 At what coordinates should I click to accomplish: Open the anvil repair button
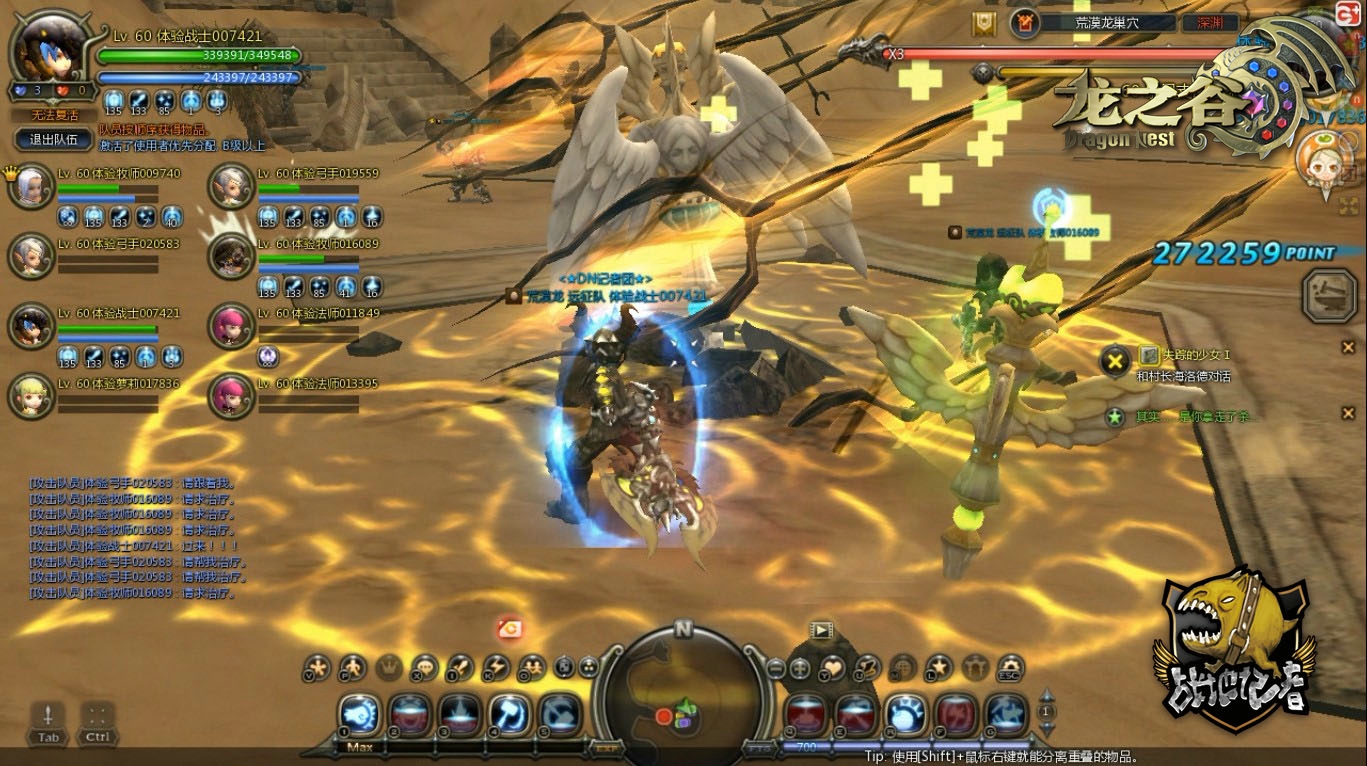click(1329, 295)
